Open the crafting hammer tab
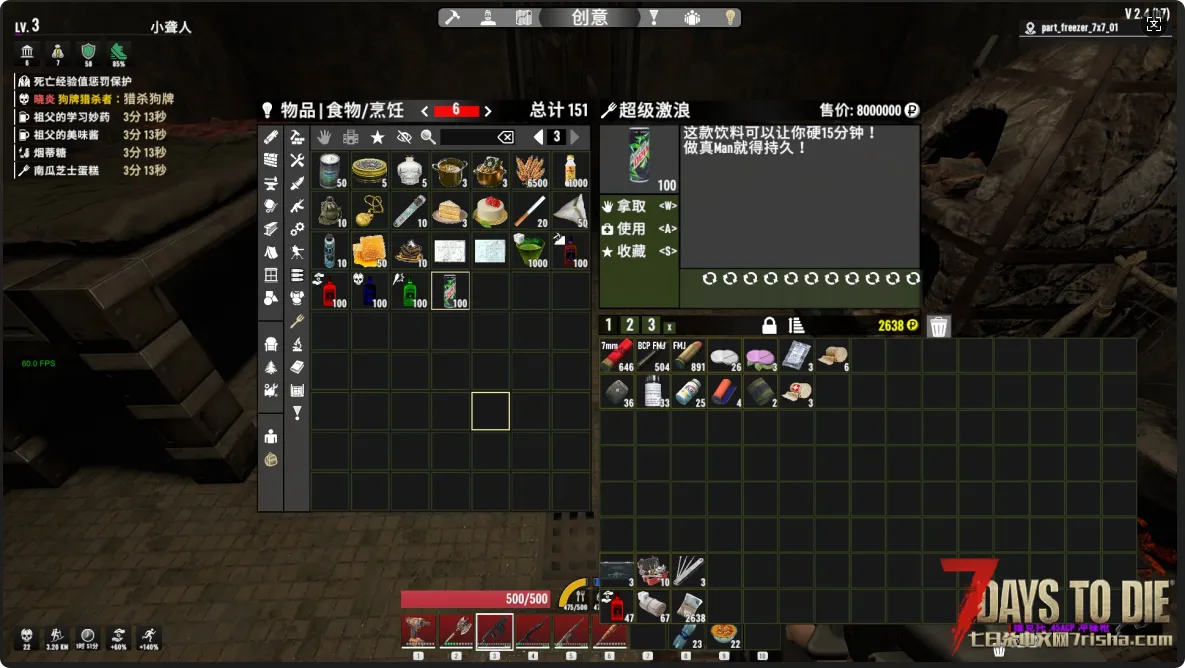The height and width of the screenshot is (668, 1185). pos(453,17)
